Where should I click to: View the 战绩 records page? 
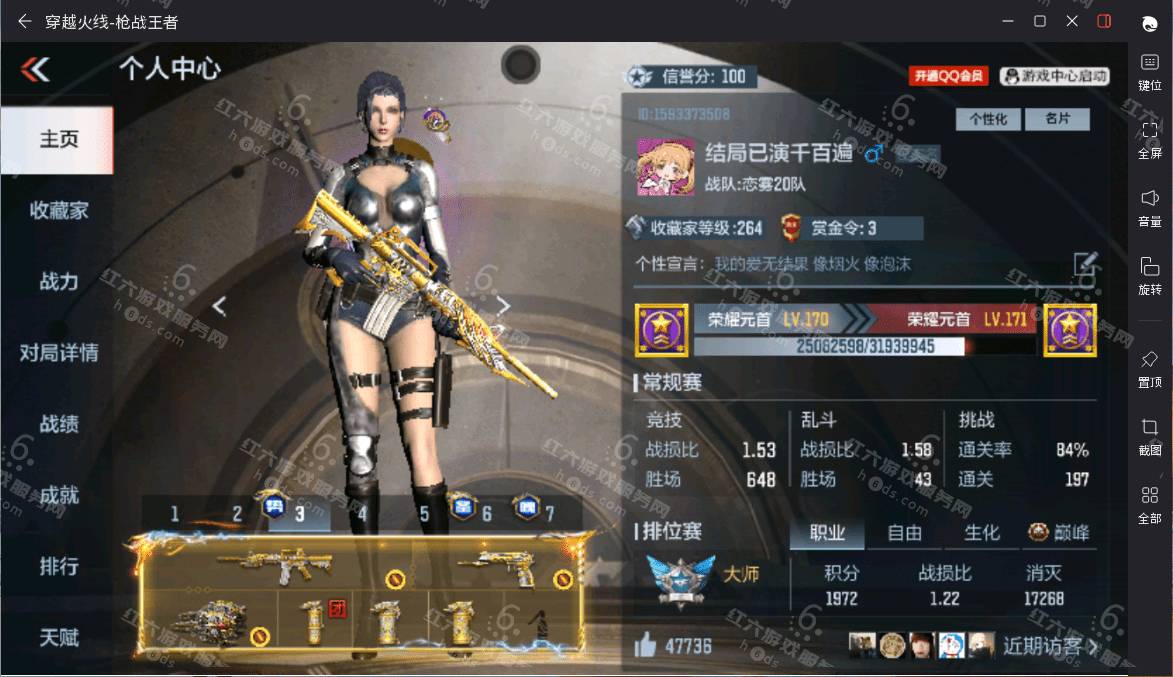pyautogui.click(x=58, y=423)
